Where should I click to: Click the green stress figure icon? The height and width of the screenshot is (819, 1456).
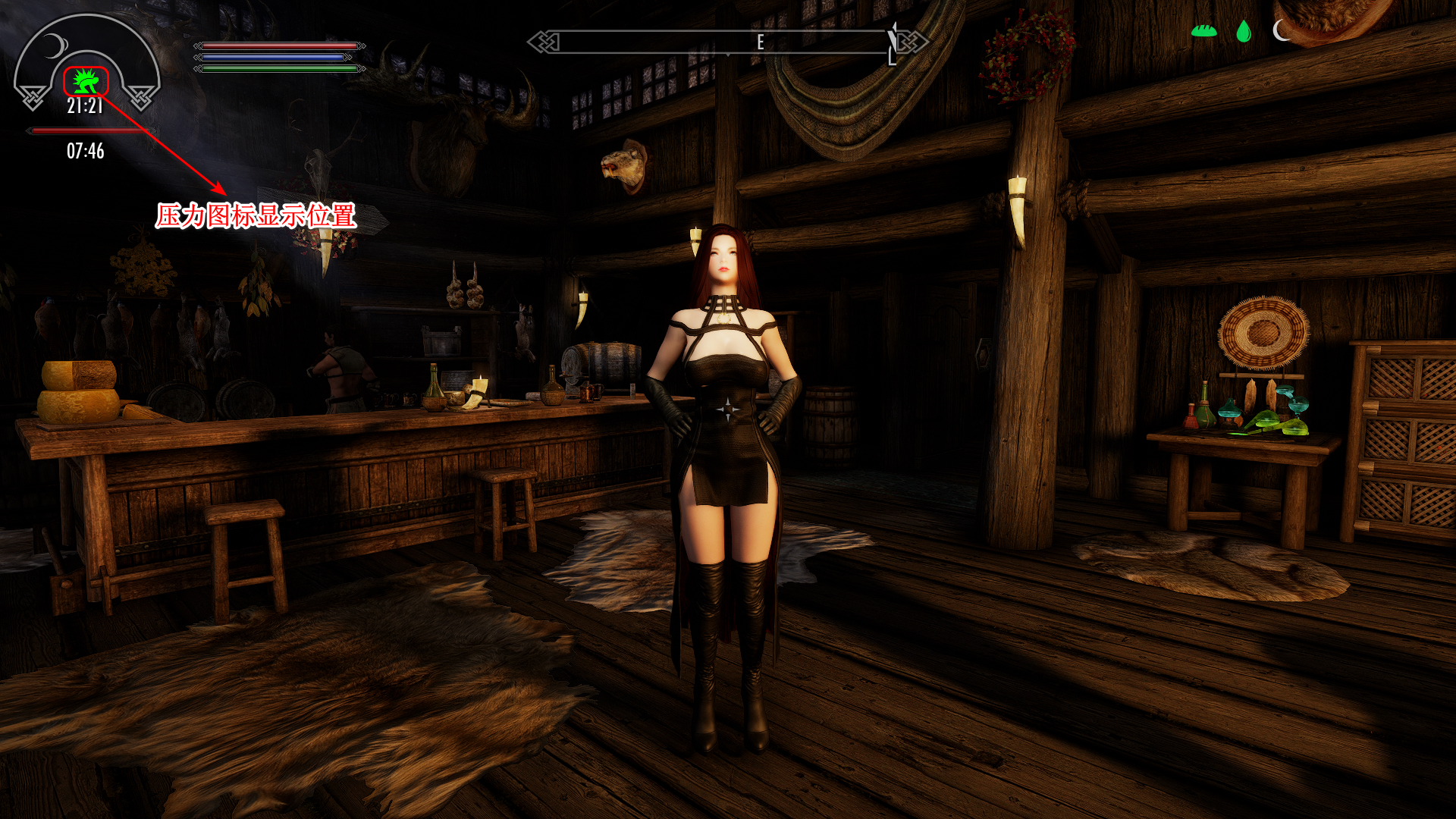tap(86, 81)
